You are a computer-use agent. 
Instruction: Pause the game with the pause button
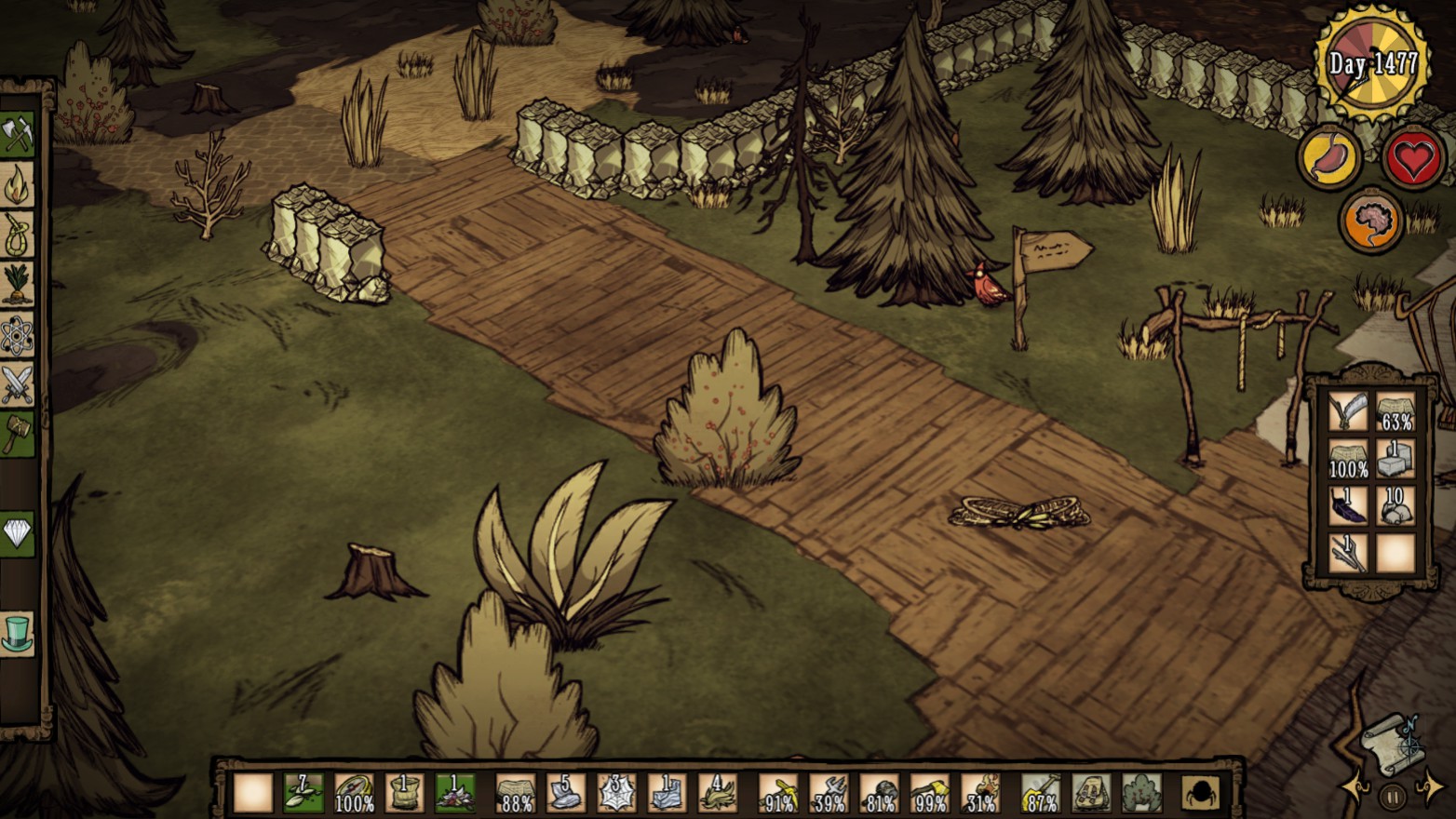[x=1393, y=797]
